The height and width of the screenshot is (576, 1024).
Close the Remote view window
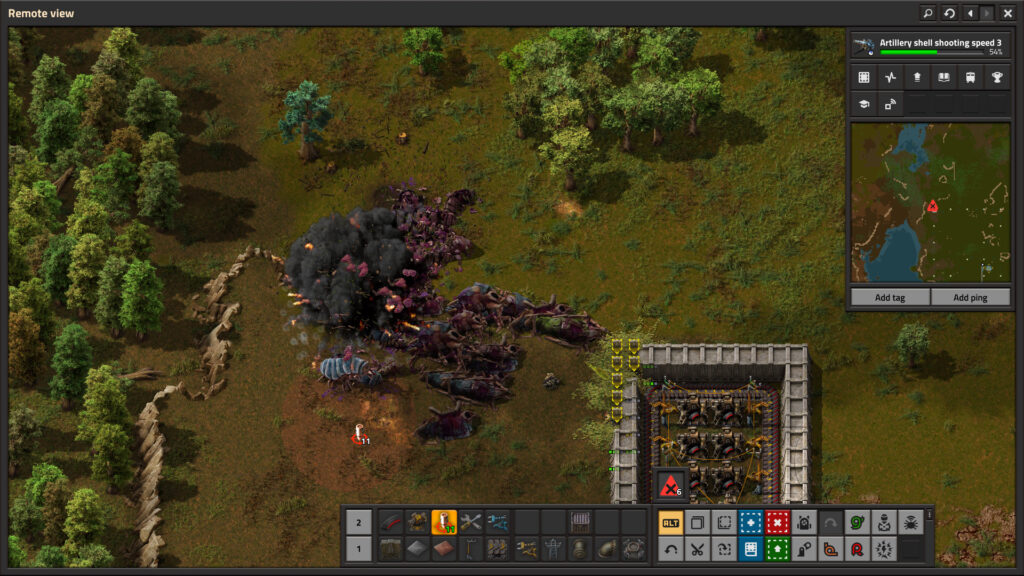[x=1007, y=13]
